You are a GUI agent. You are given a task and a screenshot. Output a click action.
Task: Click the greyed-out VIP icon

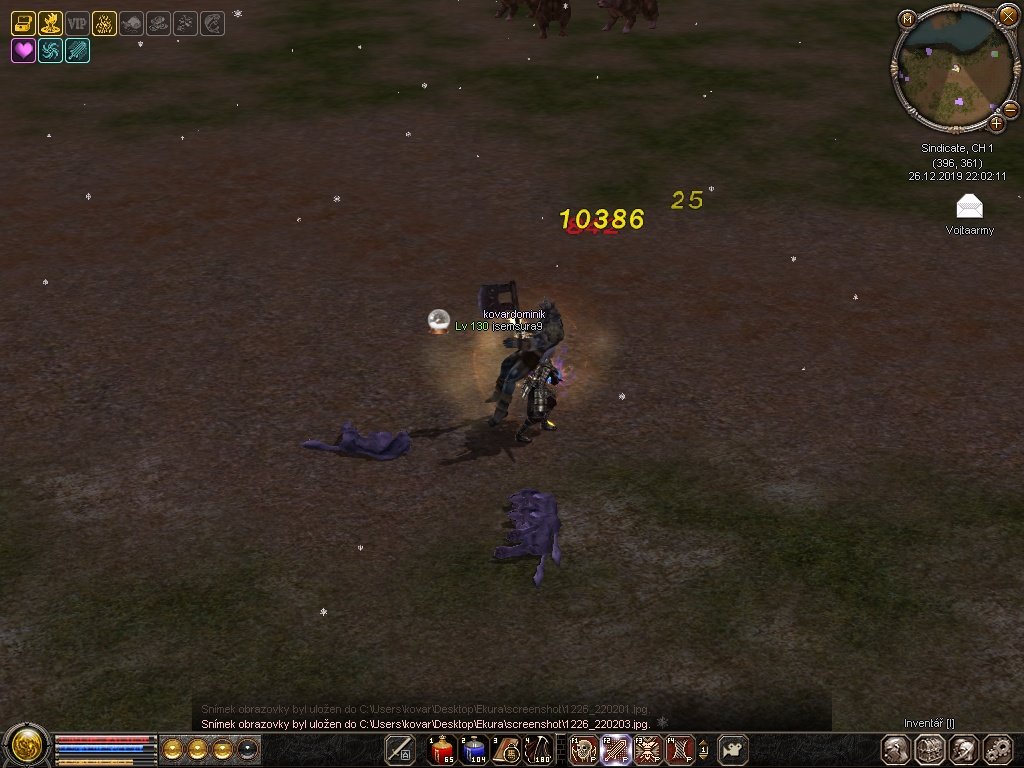(77, 23)
